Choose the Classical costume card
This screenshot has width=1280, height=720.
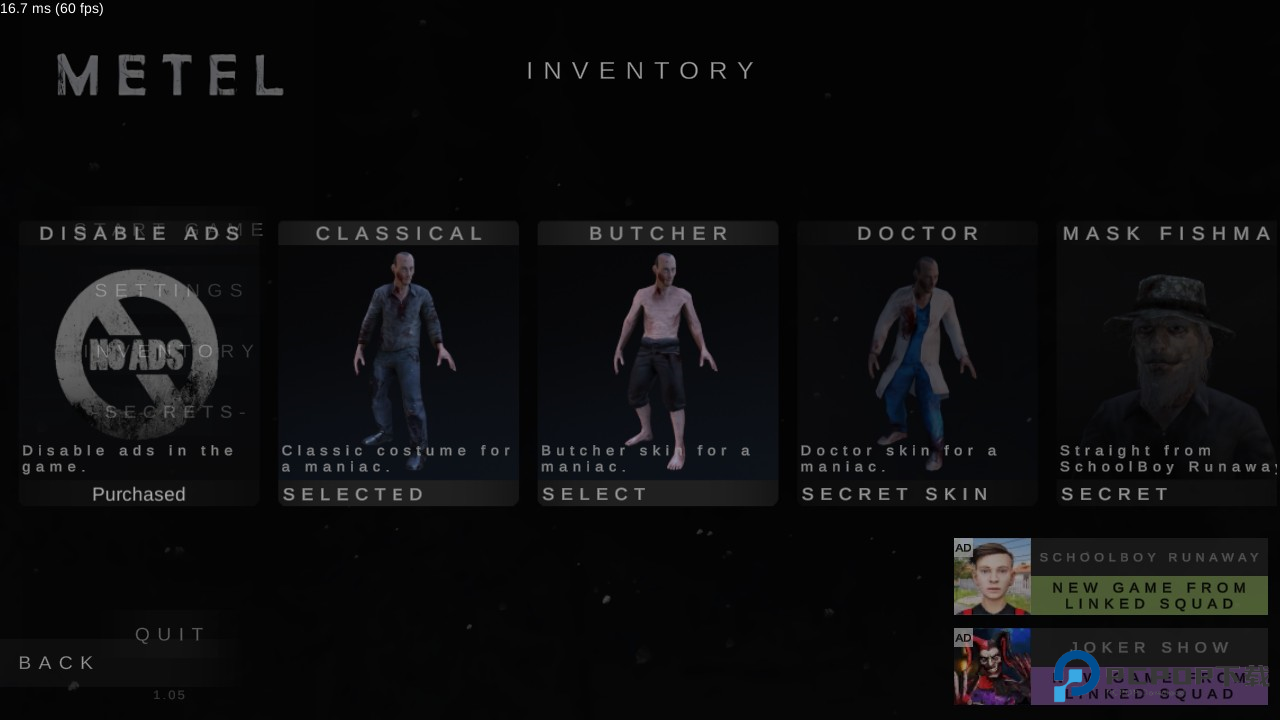pyautogui.click(x=398, y=350)
